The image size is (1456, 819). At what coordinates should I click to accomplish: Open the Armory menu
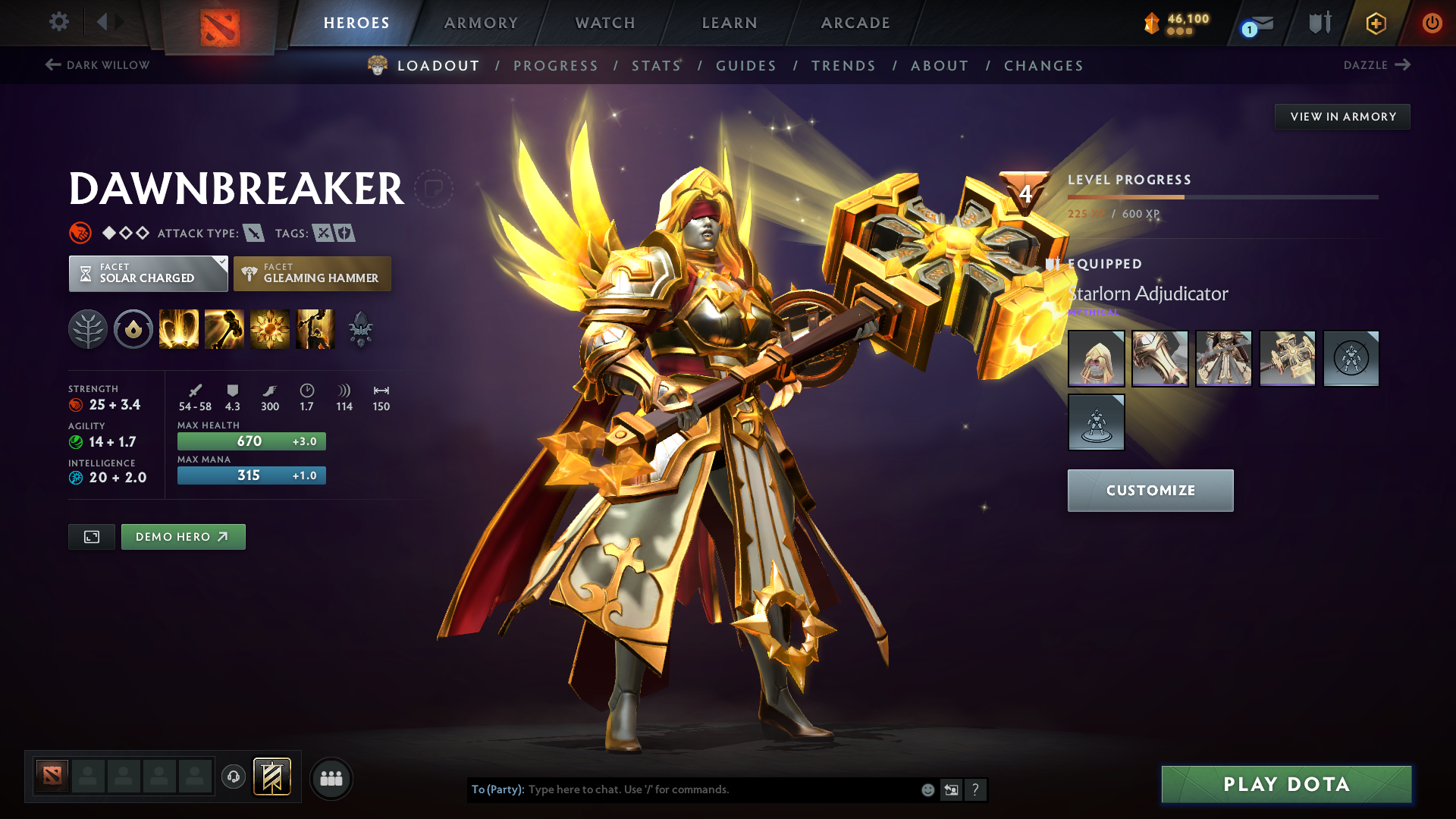481,23
